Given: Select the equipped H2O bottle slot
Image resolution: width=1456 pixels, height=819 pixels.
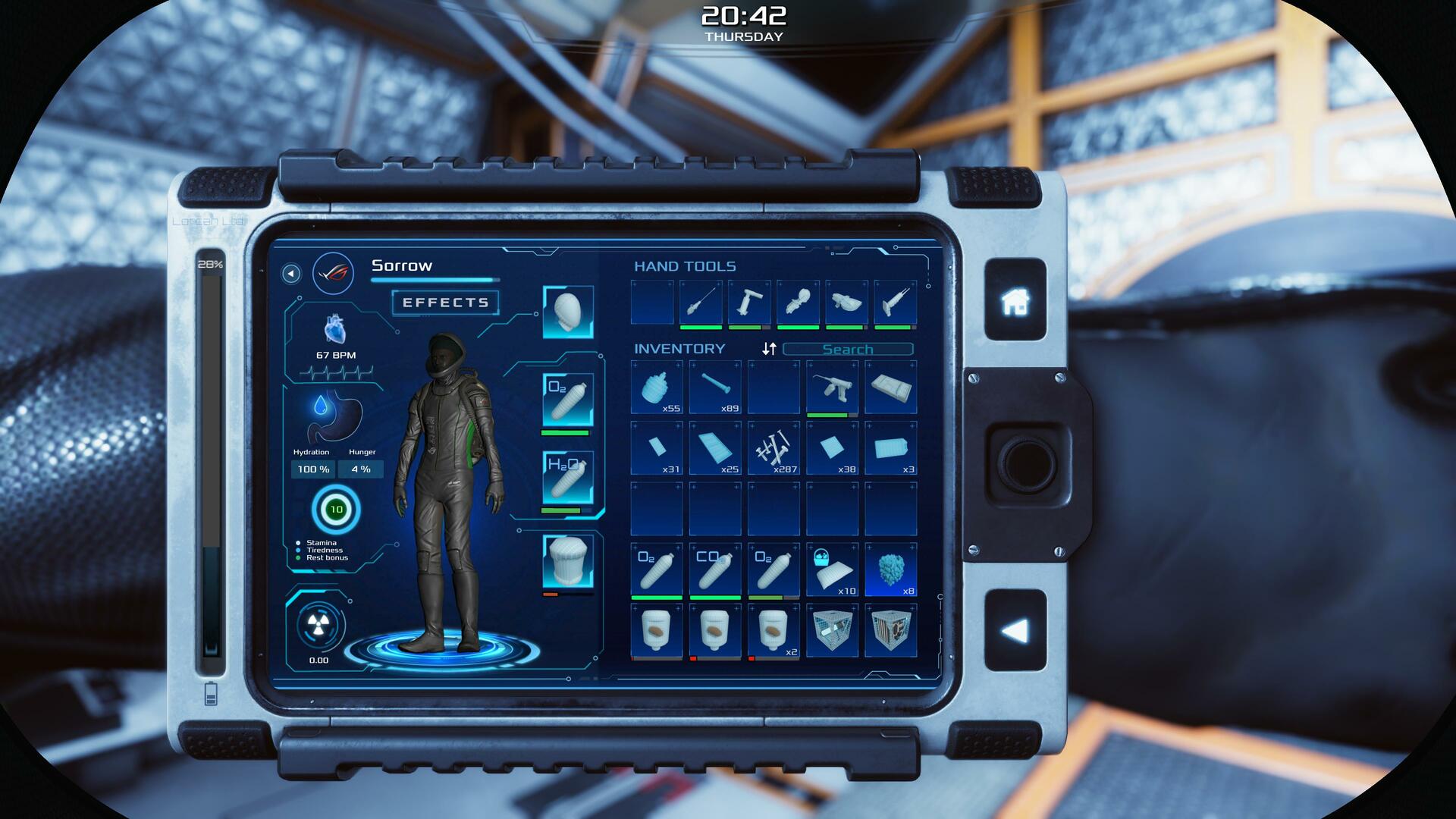Looking at the screenshot, I should click(568, 478).
